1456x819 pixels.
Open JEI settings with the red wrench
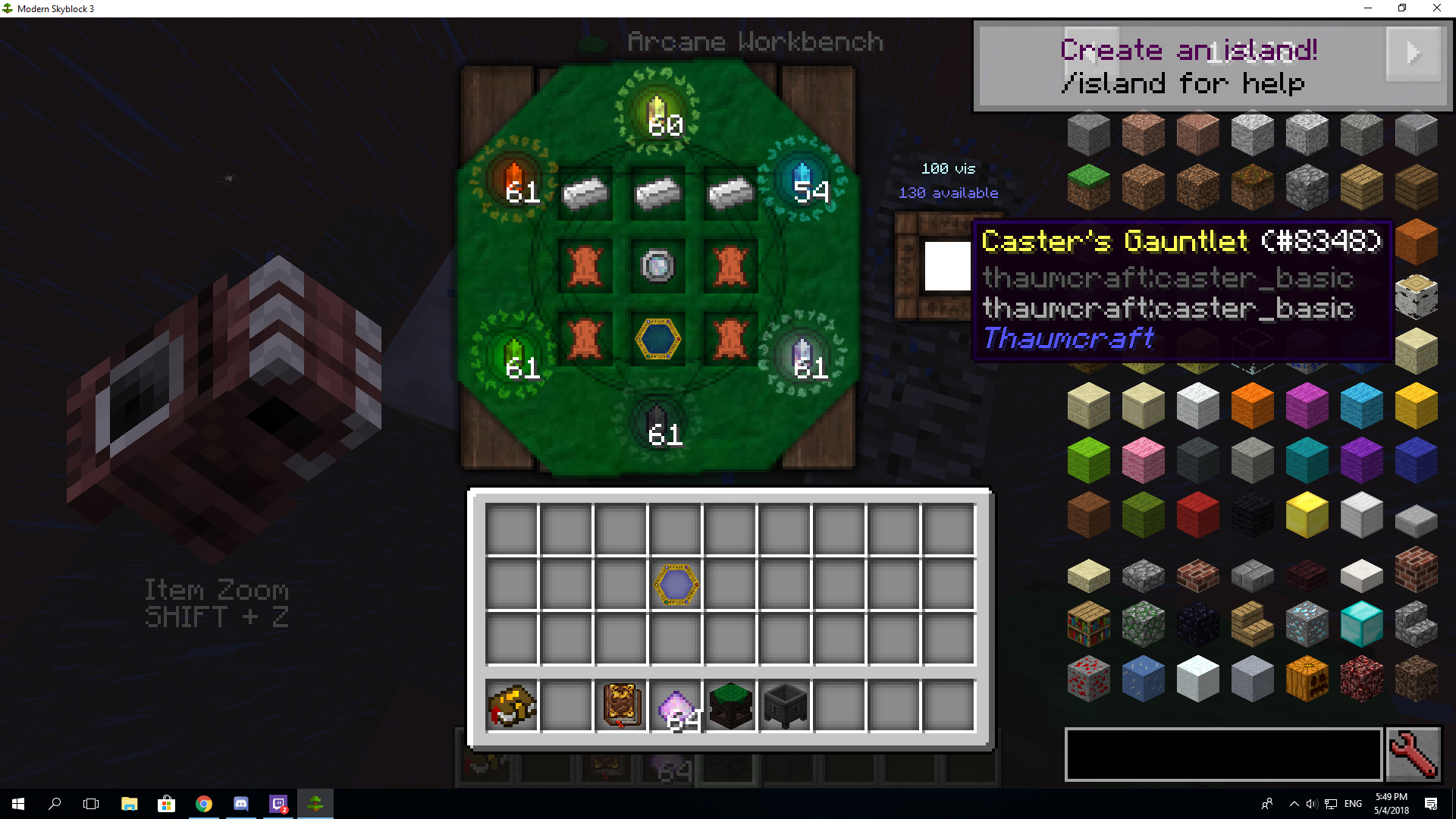coord(1414,755)
